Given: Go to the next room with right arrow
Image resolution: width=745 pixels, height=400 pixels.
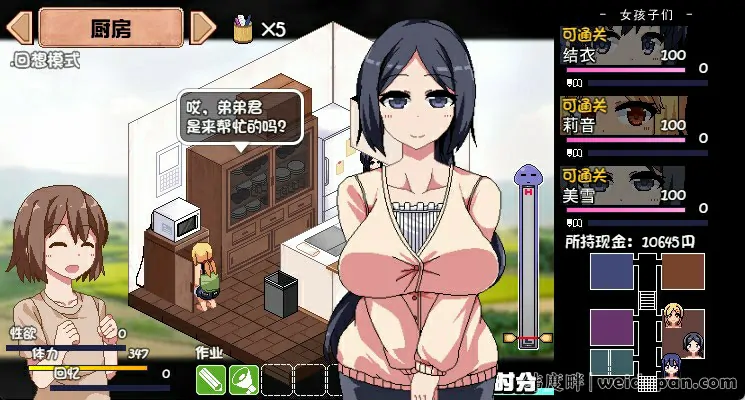Looking at the screenshot, I should point(203,27).
